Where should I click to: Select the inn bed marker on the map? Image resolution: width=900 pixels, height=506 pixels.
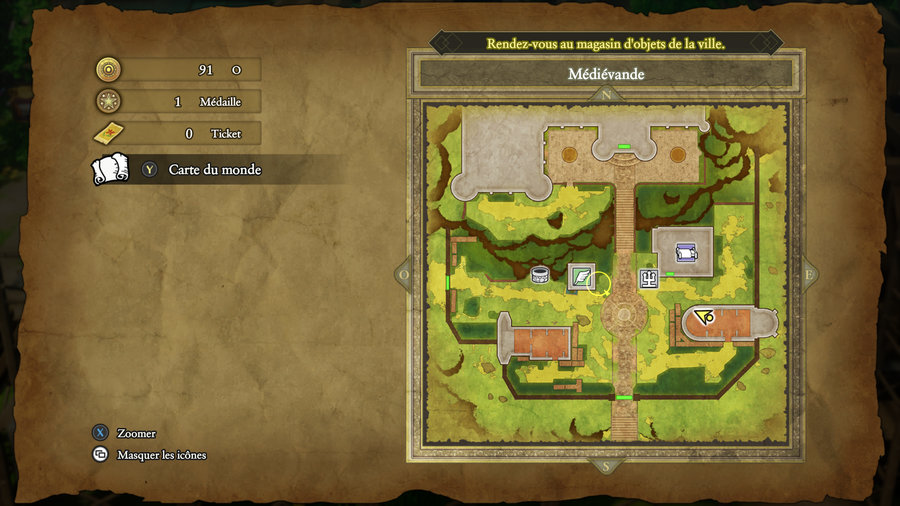pyautogui.click(x=685, y=251)
